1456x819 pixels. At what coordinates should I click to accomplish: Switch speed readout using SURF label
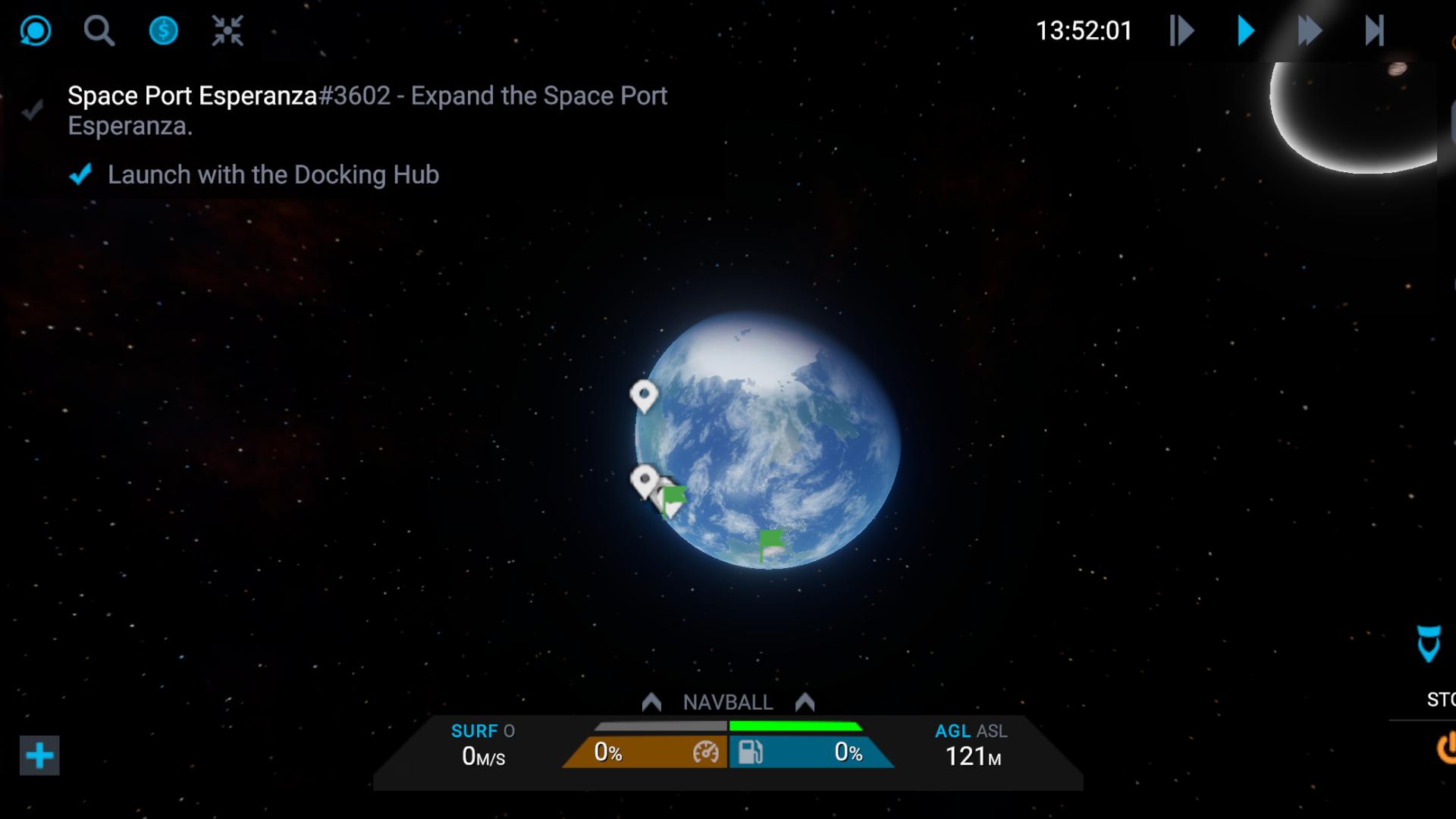tap(475, 731)
